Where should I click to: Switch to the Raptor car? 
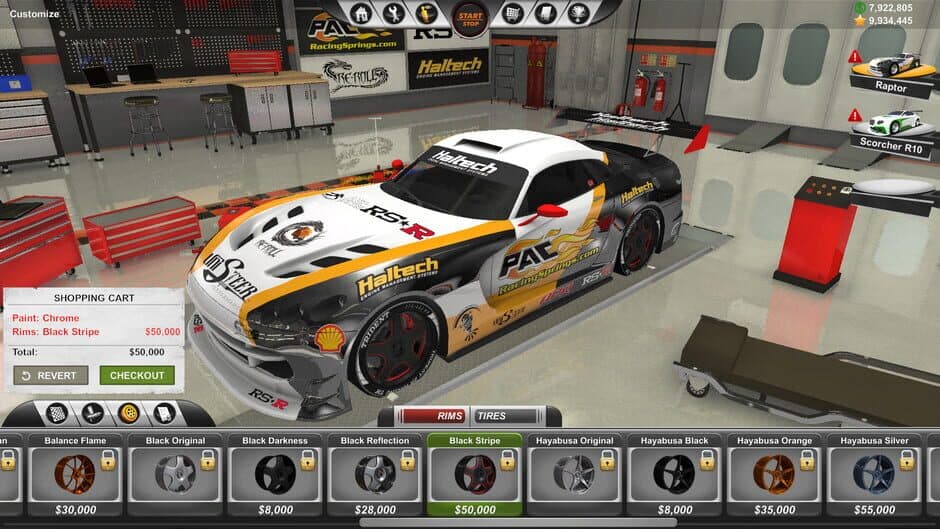click(x=892, y=72)
